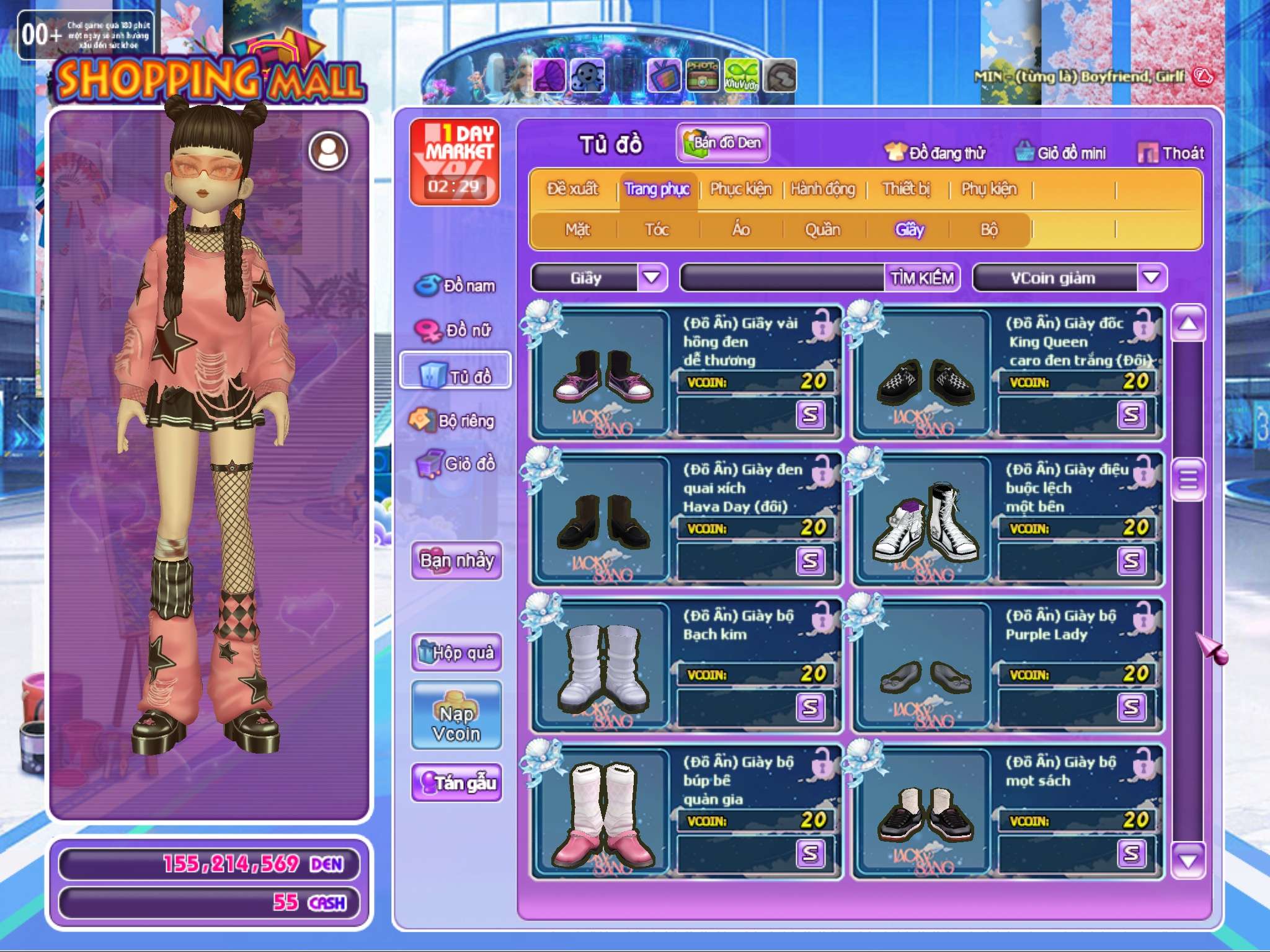Click the TÌM KIẾM search button
The image size is (1270, 952).
921,278
